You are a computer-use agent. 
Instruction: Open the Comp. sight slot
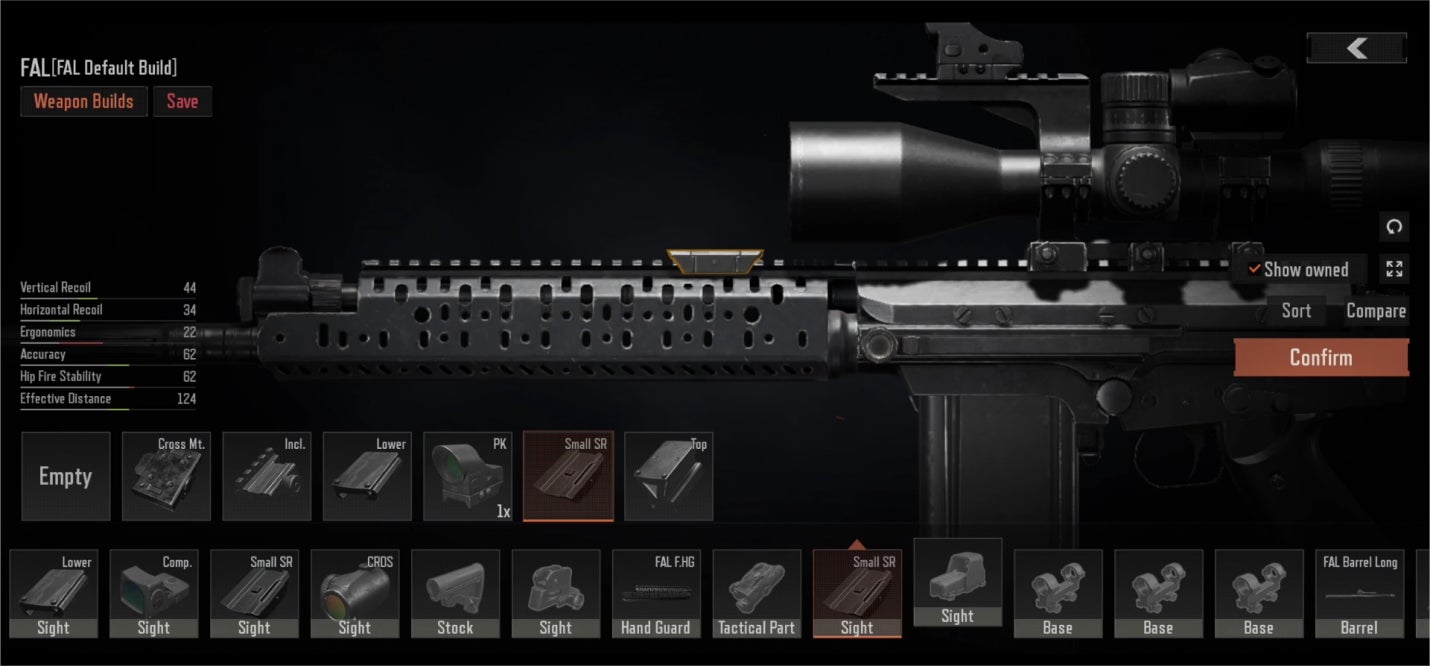click(x=154, y=593)
